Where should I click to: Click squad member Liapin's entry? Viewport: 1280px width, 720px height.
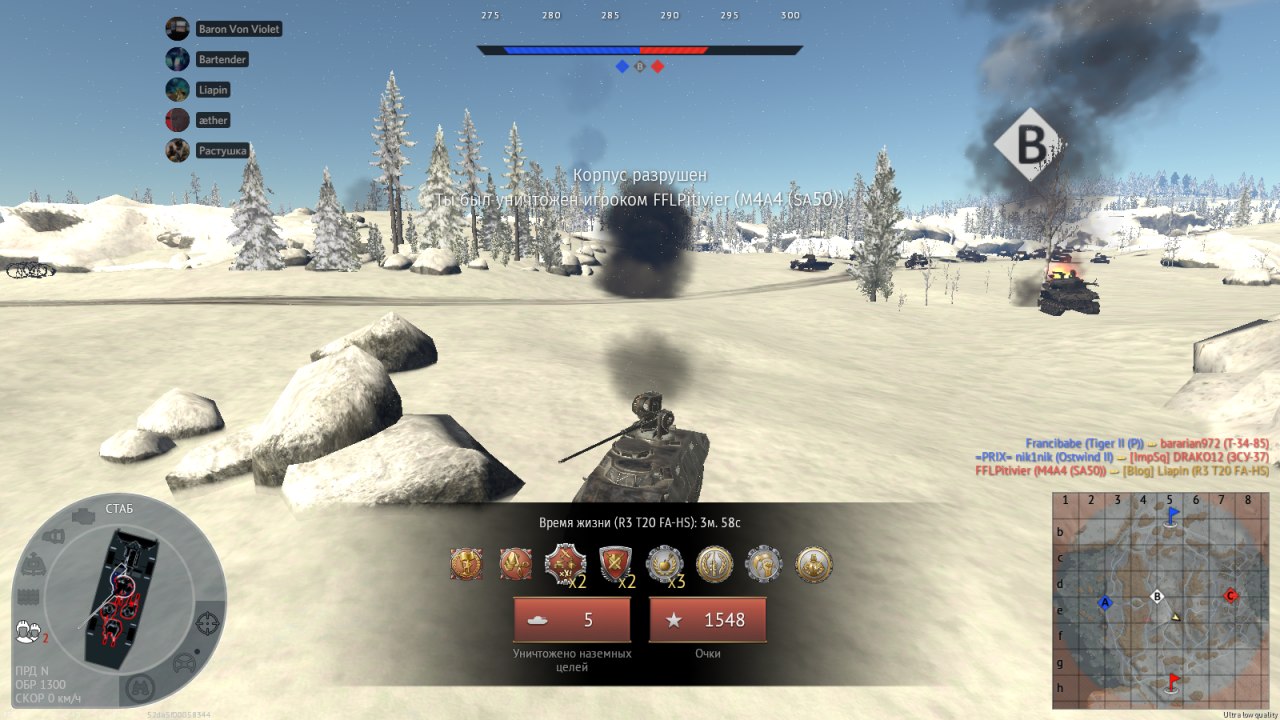pos(213,90)
